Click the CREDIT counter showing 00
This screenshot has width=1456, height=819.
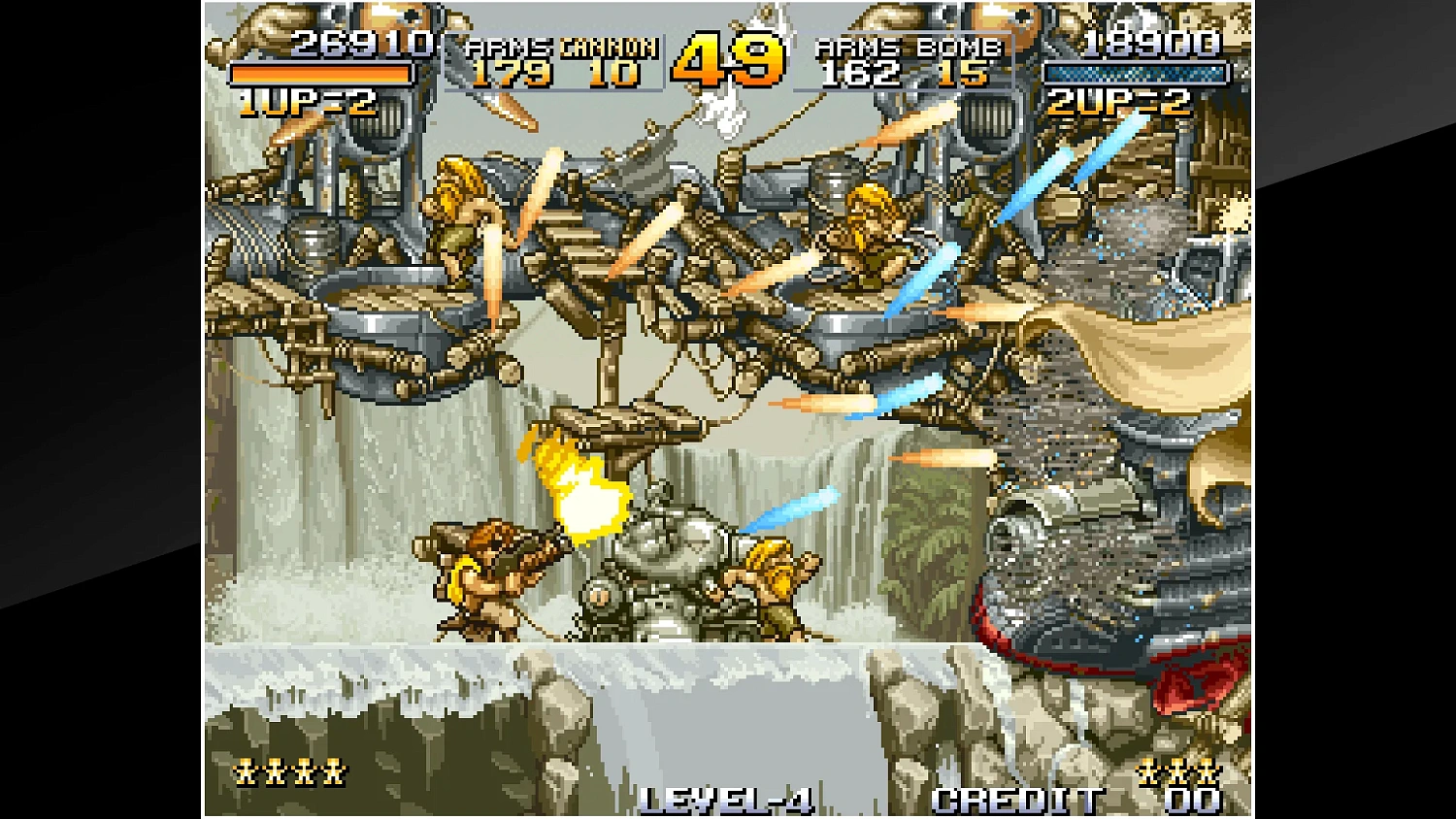pos(1196,799)
